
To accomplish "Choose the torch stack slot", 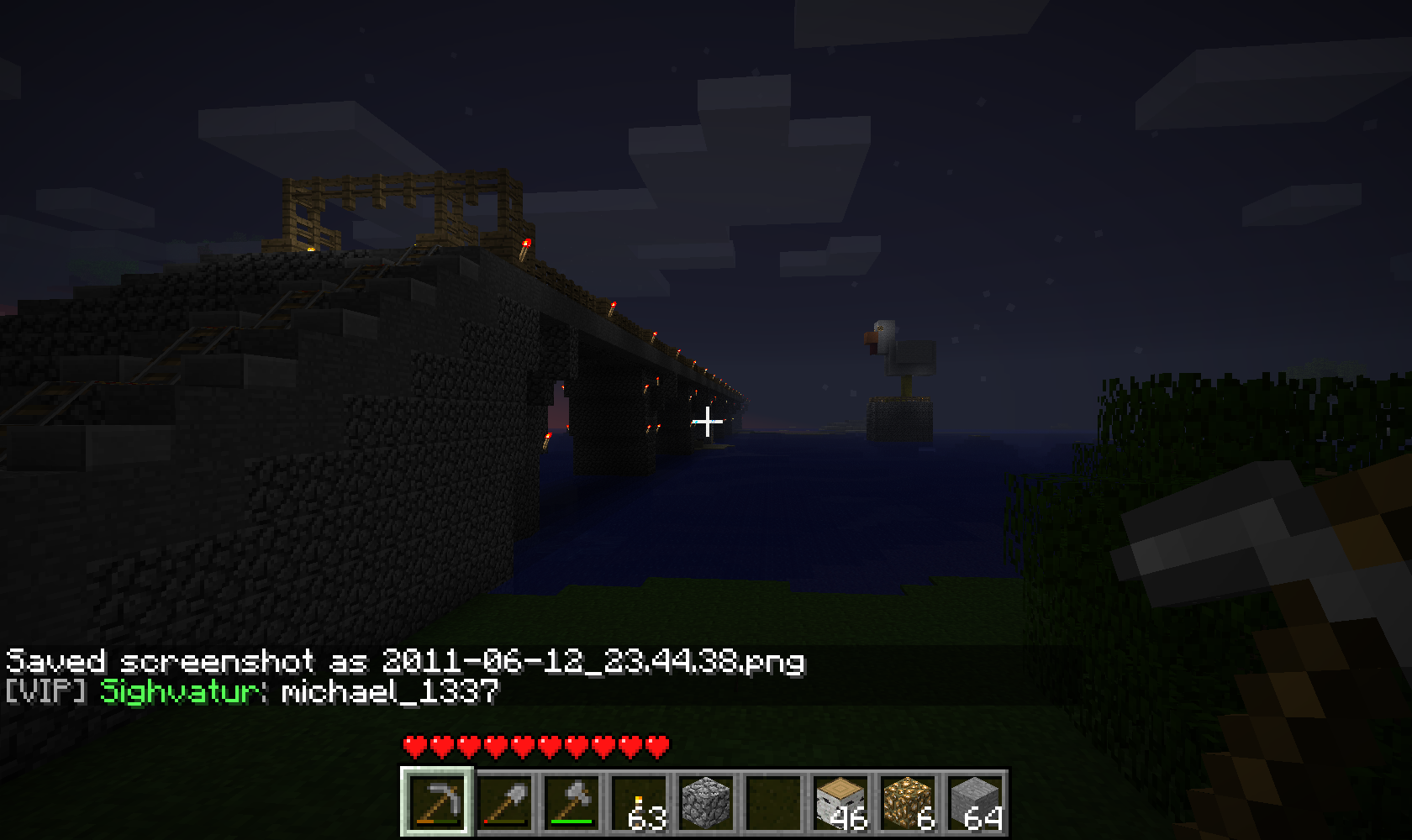I will click(640, 801).
